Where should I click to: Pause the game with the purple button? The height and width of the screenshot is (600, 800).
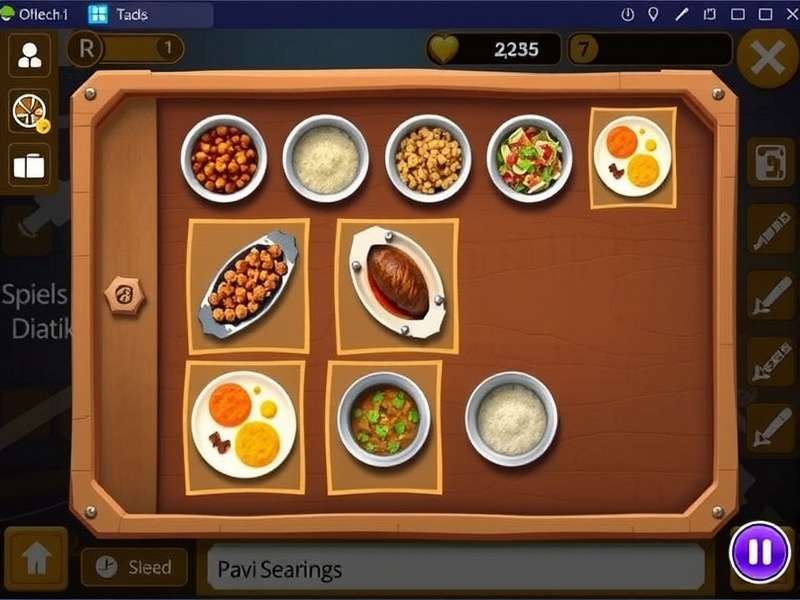(759, 552)
